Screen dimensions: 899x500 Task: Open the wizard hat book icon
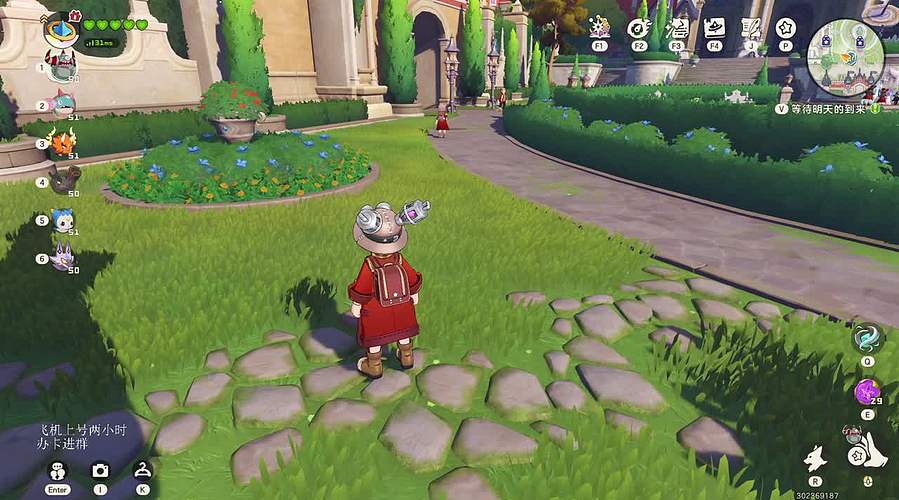[714, 27]
